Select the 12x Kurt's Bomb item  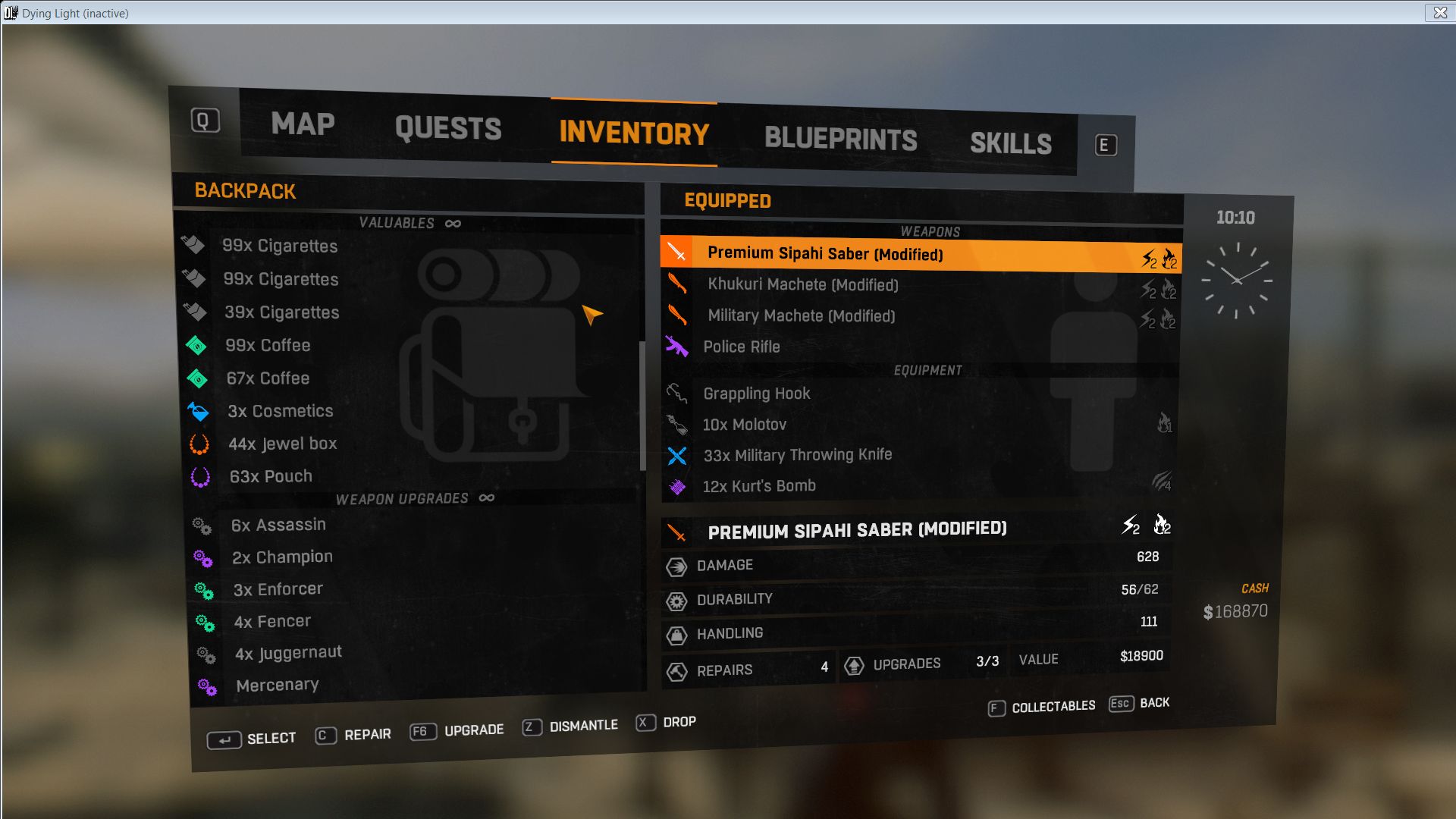tap(758, 486)
